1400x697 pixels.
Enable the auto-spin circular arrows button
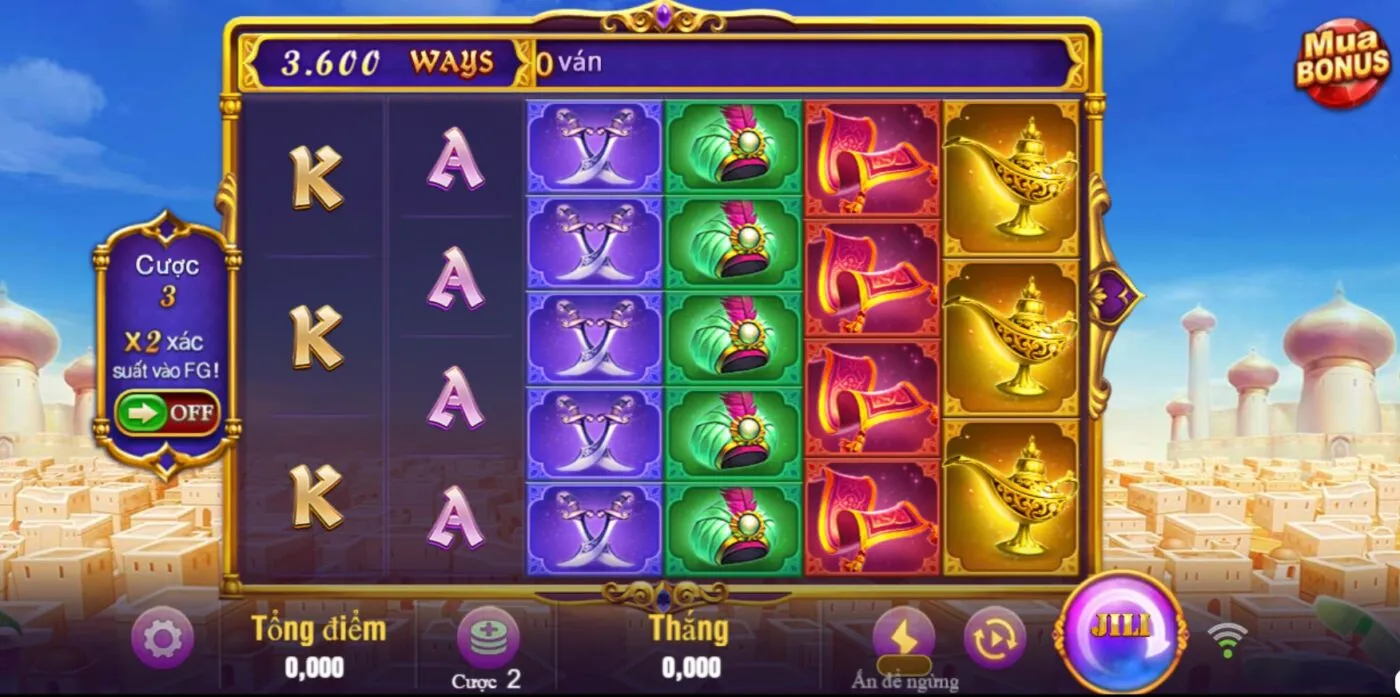click(x=994, y=637)
